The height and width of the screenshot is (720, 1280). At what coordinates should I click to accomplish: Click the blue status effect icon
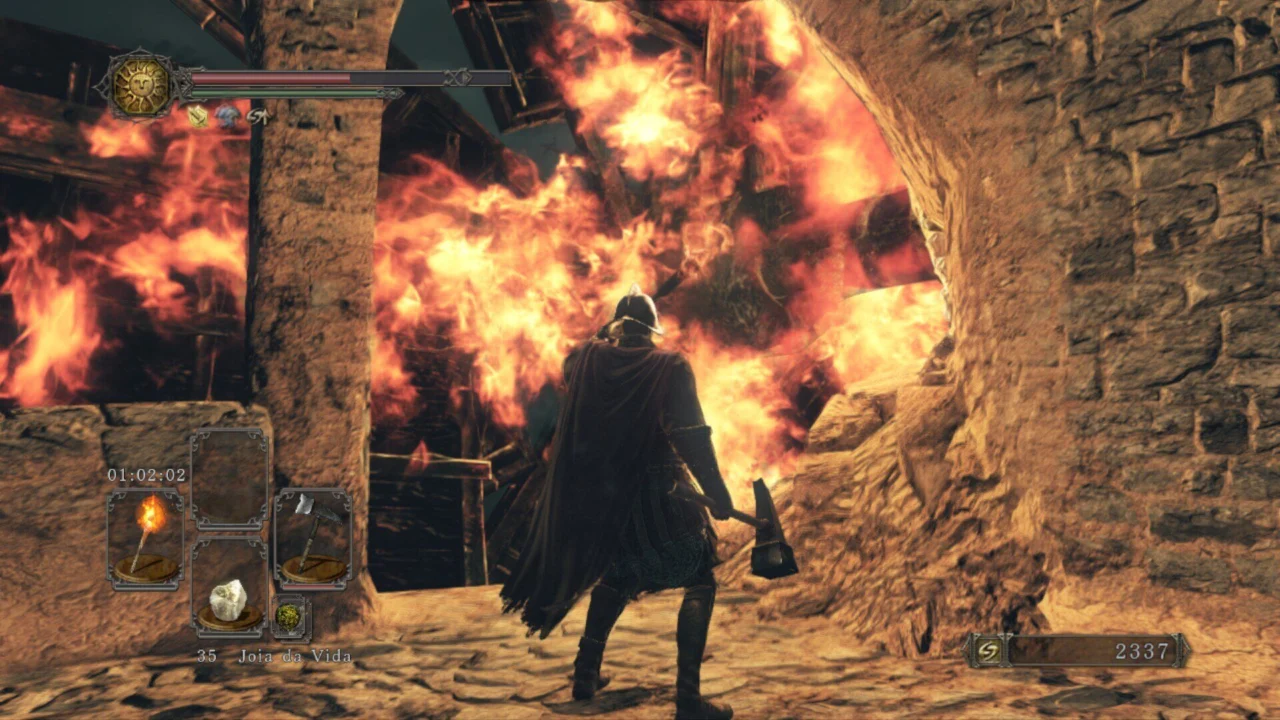click(x=227, y=118)
